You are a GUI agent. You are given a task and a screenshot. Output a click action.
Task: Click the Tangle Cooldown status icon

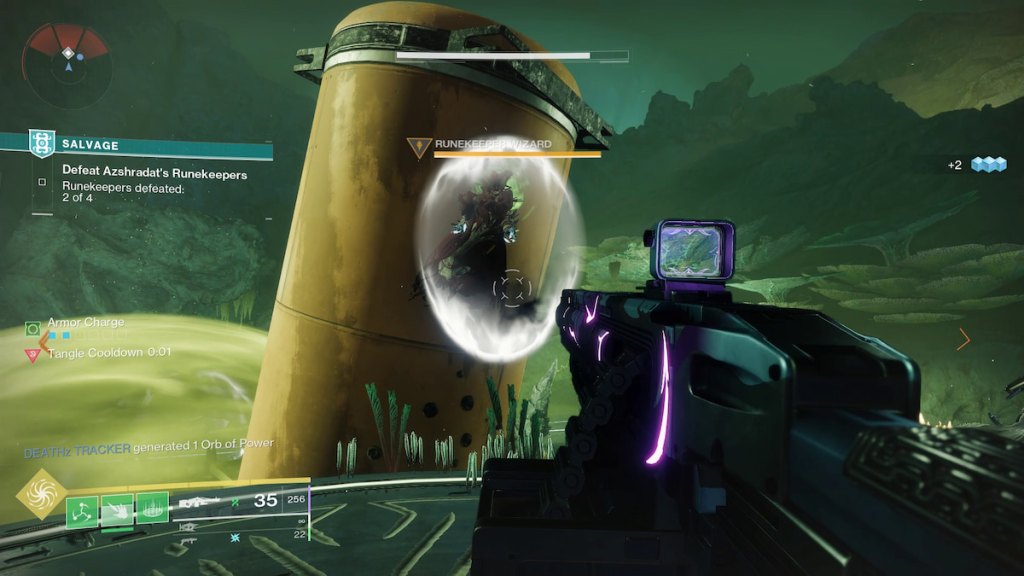click(x=33, y=353)
